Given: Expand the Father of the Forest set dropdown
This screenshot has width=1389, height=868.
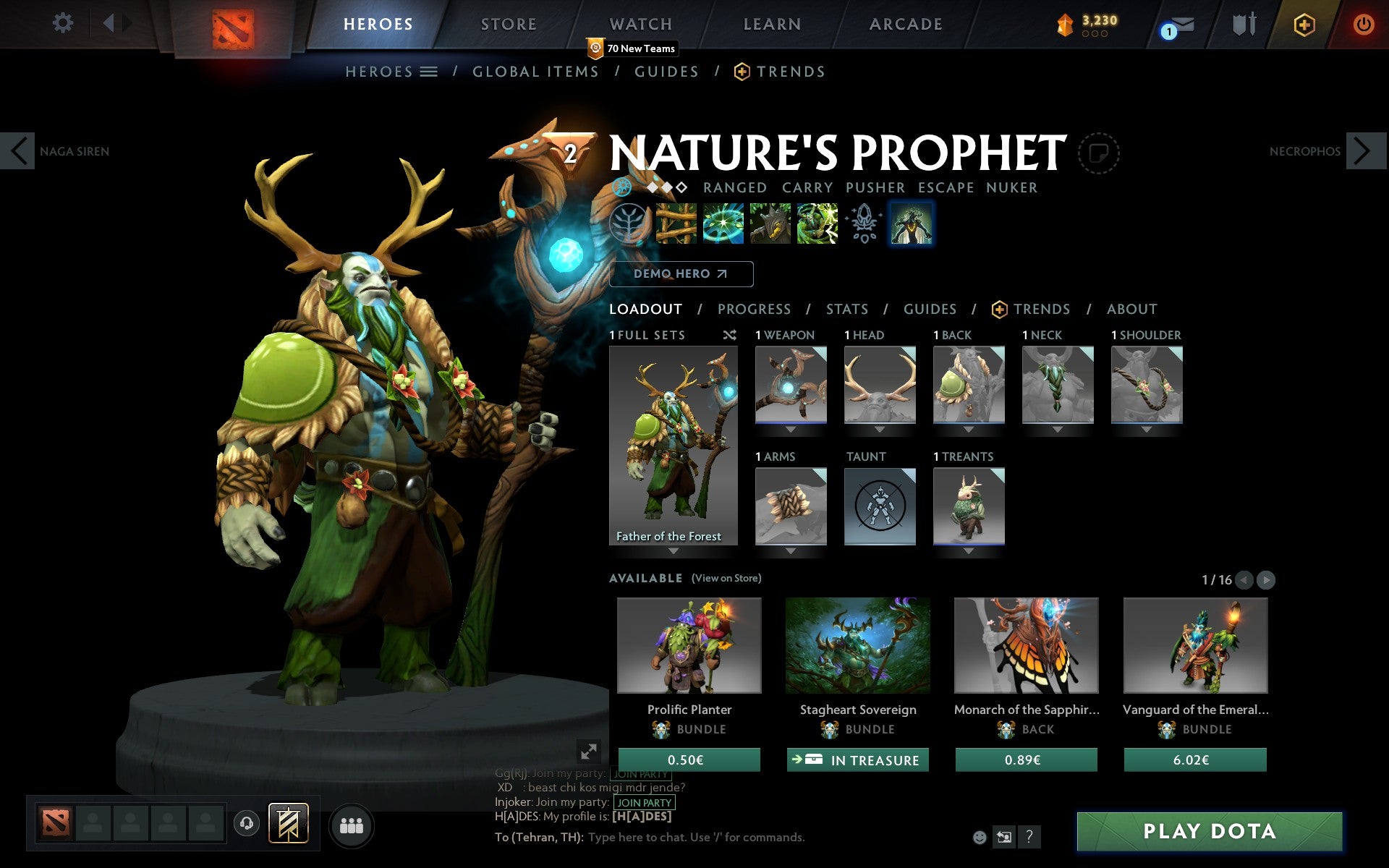Looking at the screenshot, I should [673, 550].
